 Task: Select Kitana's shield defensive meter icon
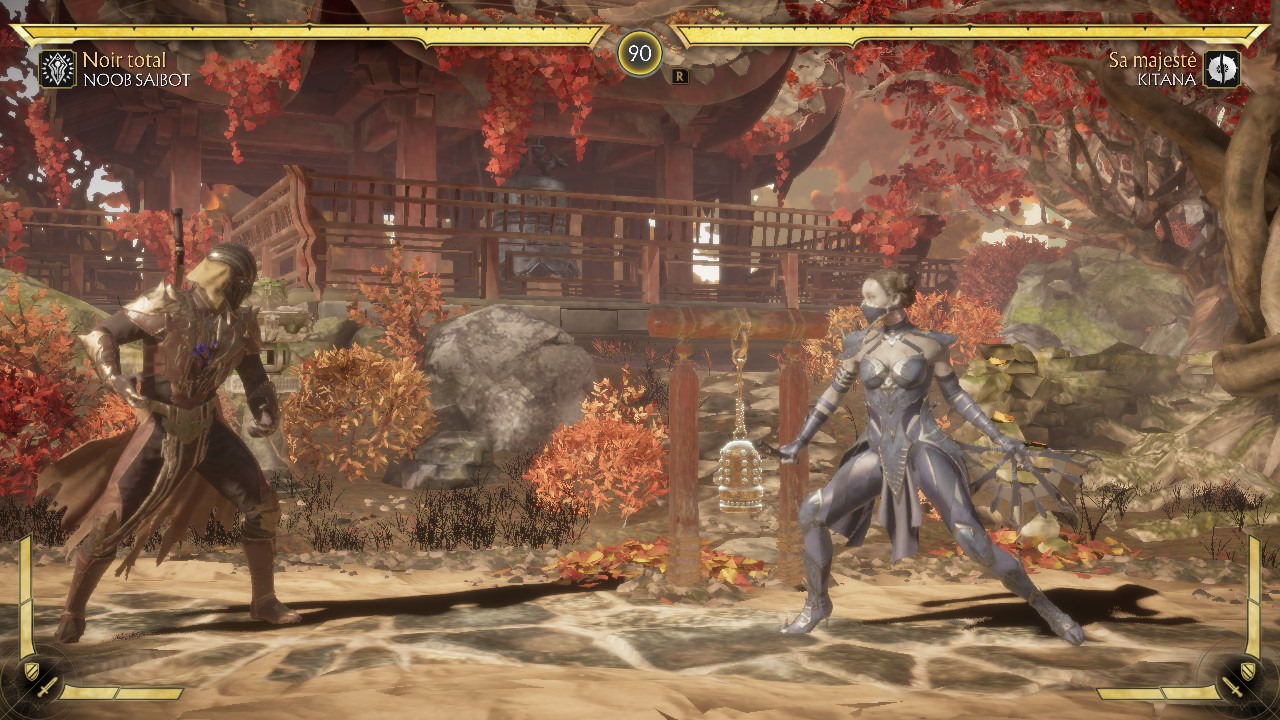point(1248,670)
